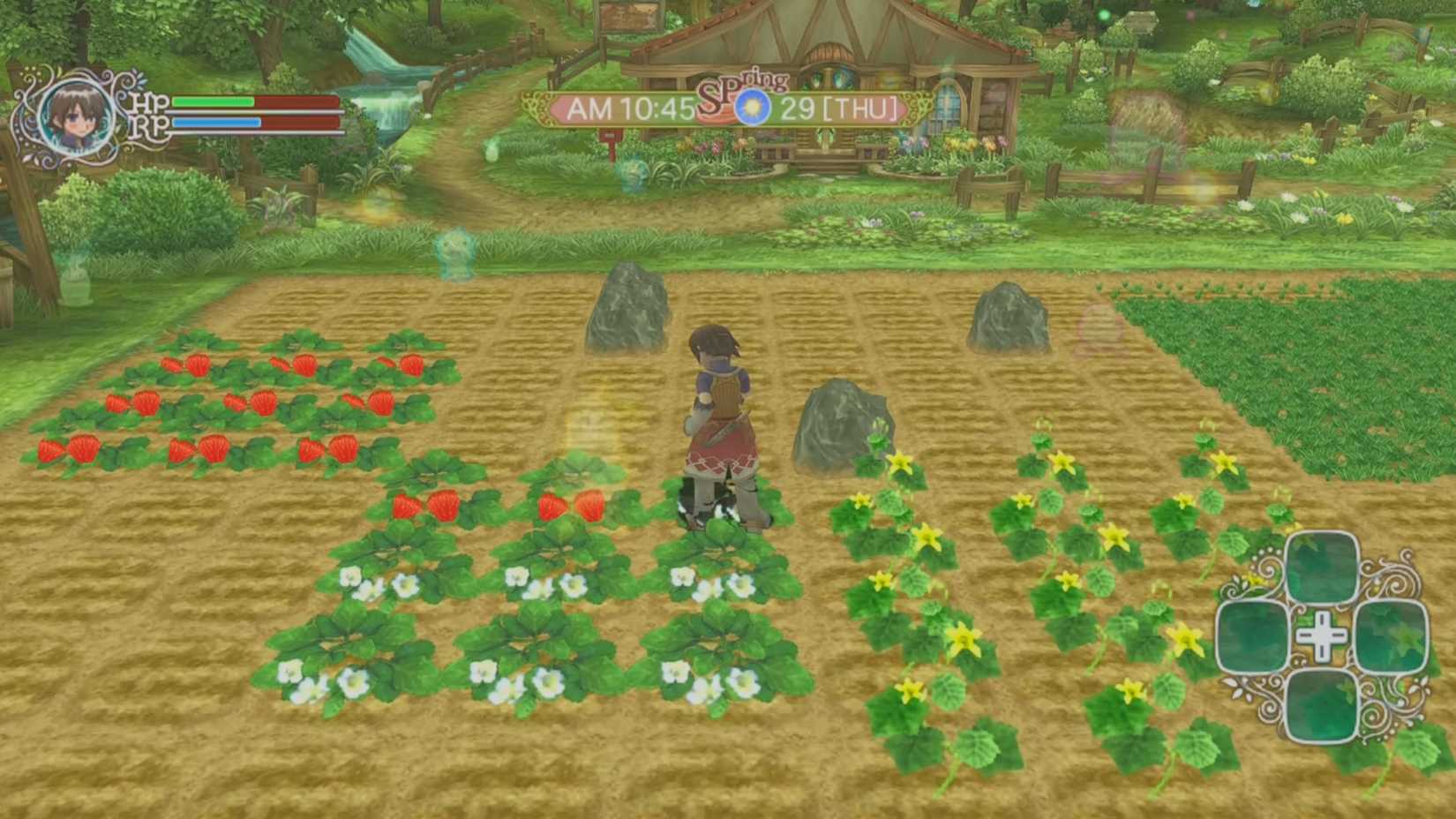Click the top slot of the D-pad overlay
The height and width of the screenshot is (819, 1456).
pos(1320,568)
